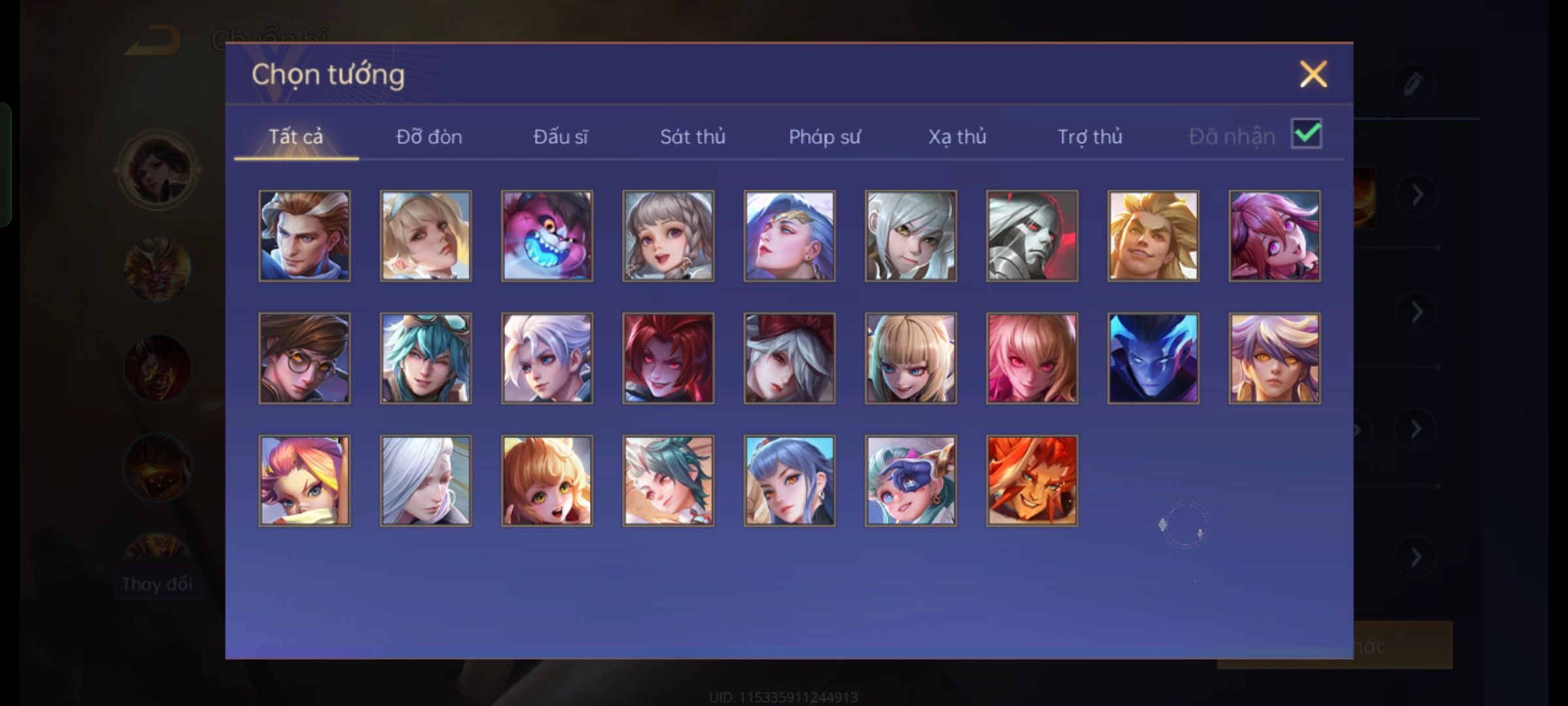Choose the girl with blue eye-mask portrait
The height and width of the screenshot is (706, 1568).
911,480
